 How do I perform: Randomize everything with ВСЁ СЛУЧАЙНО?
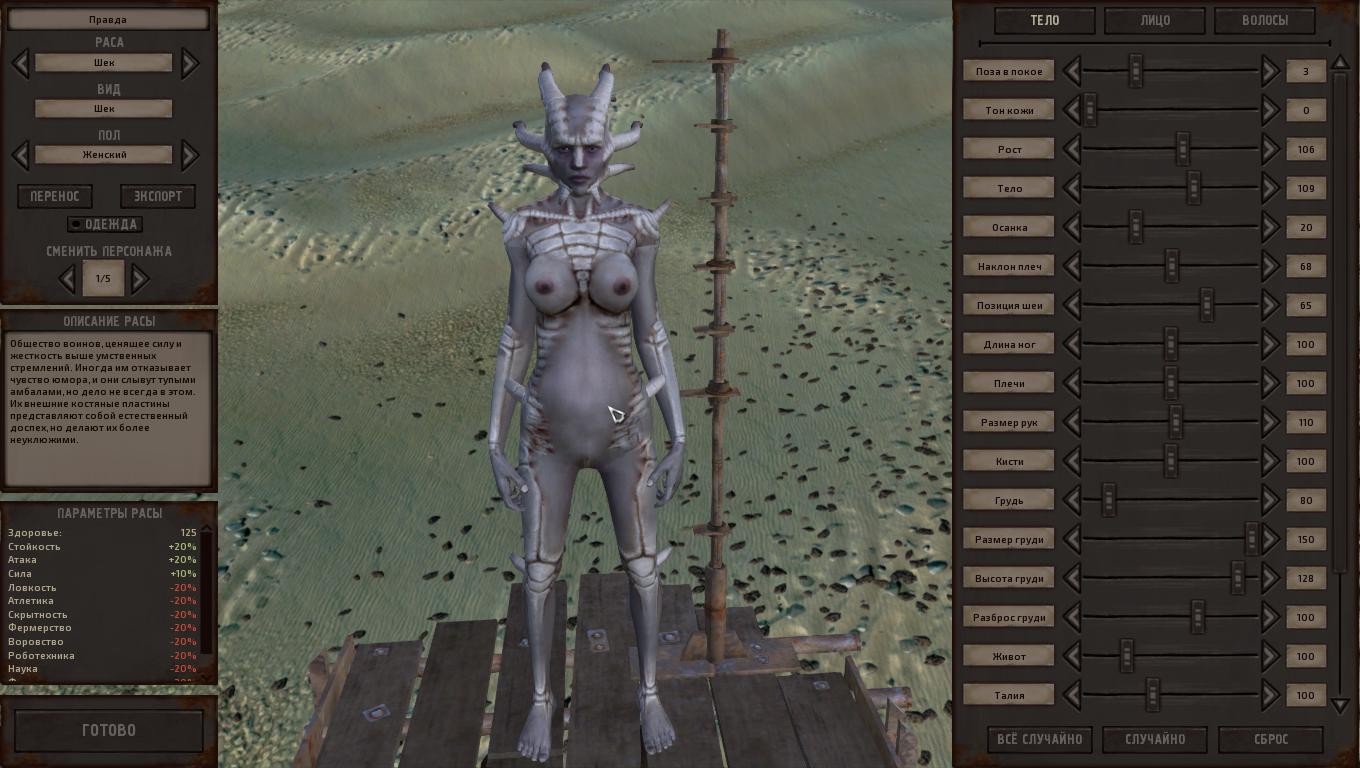click(x=1040, y=740)
